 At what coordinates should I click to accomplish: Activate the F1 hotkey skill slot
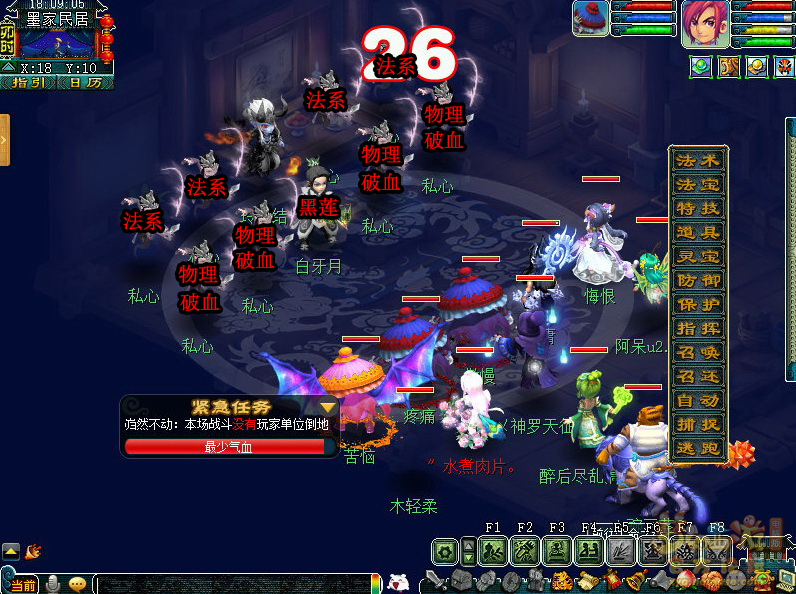click(x=493, y=551)
